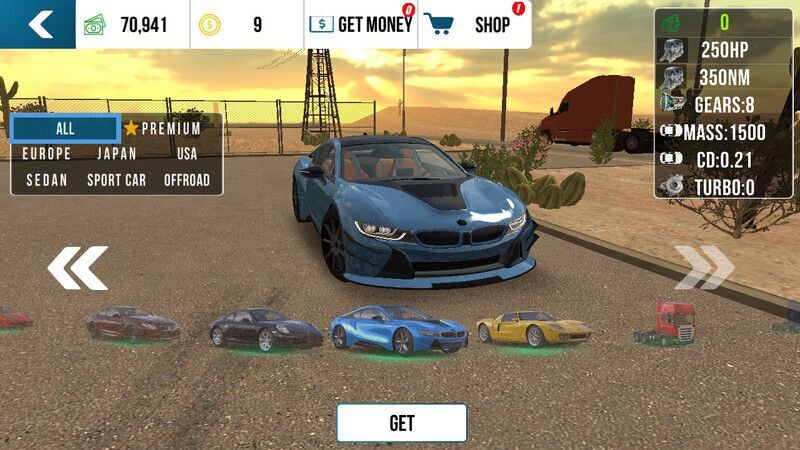Select the red semi truck thumbnail

tap(666, 322)
